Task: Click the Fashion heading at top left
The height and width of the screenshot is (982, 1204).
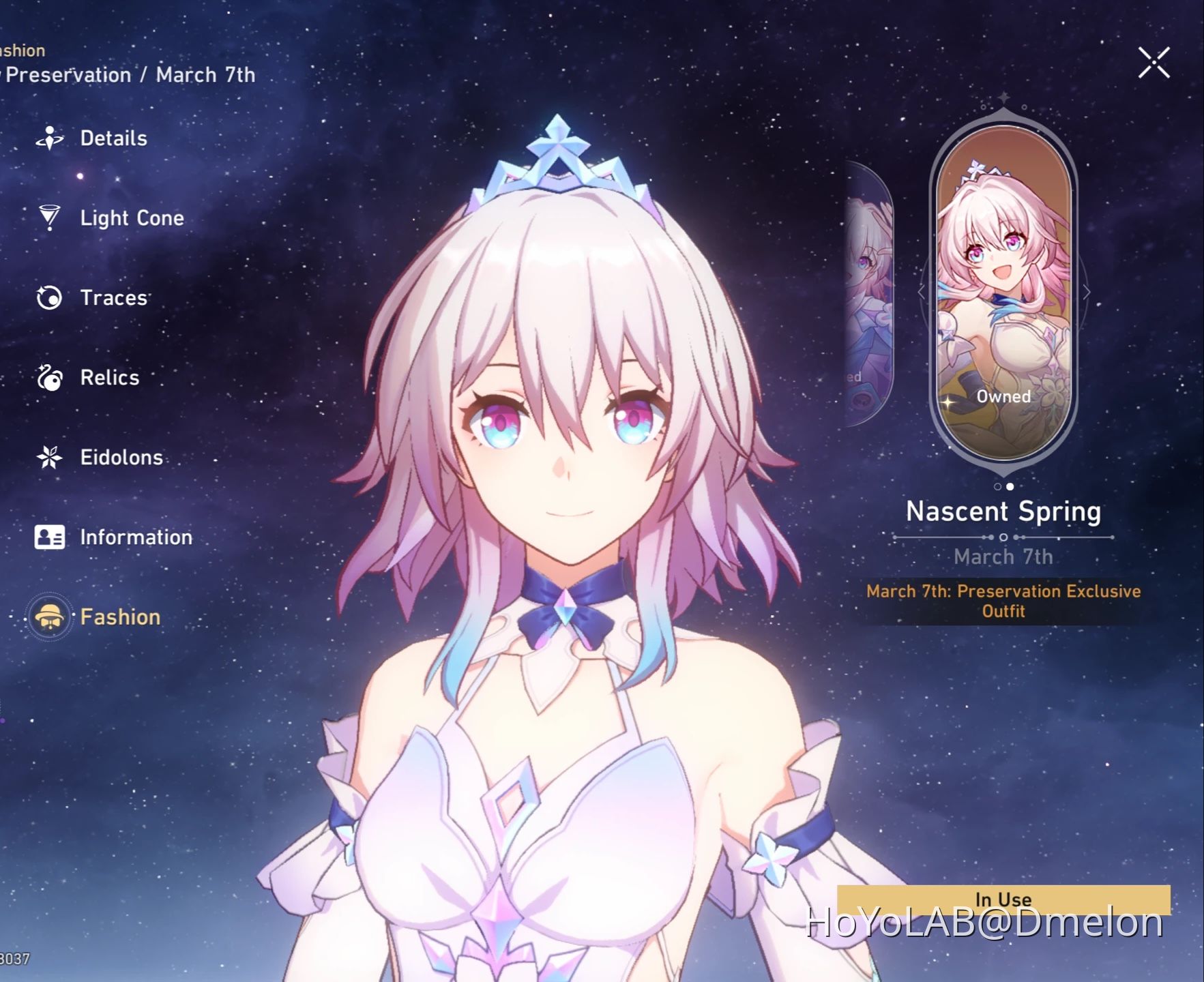Action: tap(22, 50)
